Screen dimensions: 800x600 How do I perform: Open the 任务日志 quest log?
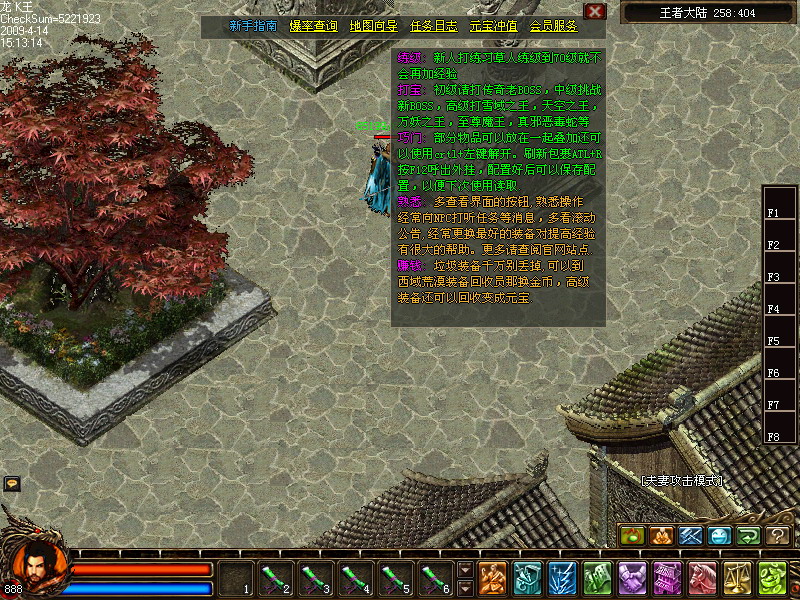coord(433,26)
